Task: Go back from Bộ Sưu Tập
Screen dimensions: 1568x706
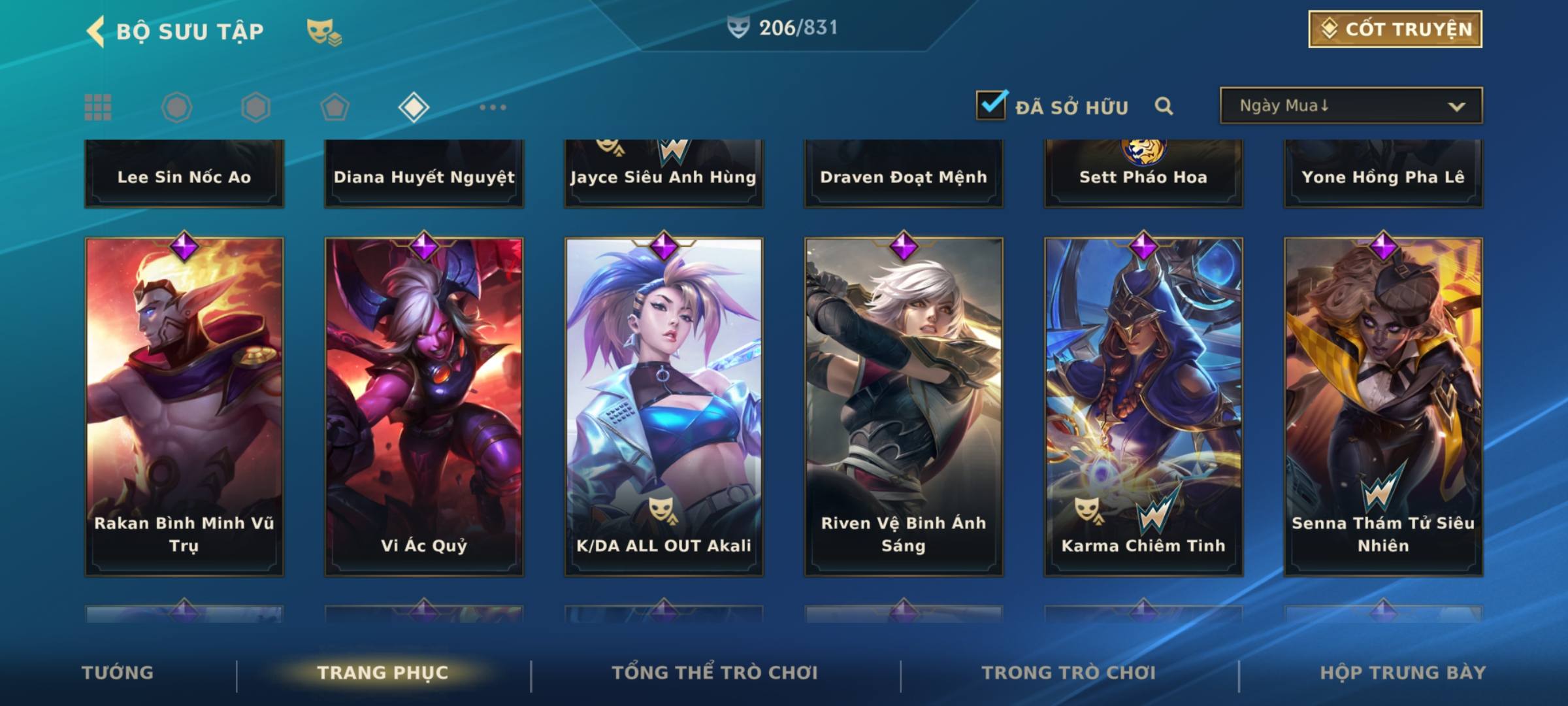Action: click(95, 31)
